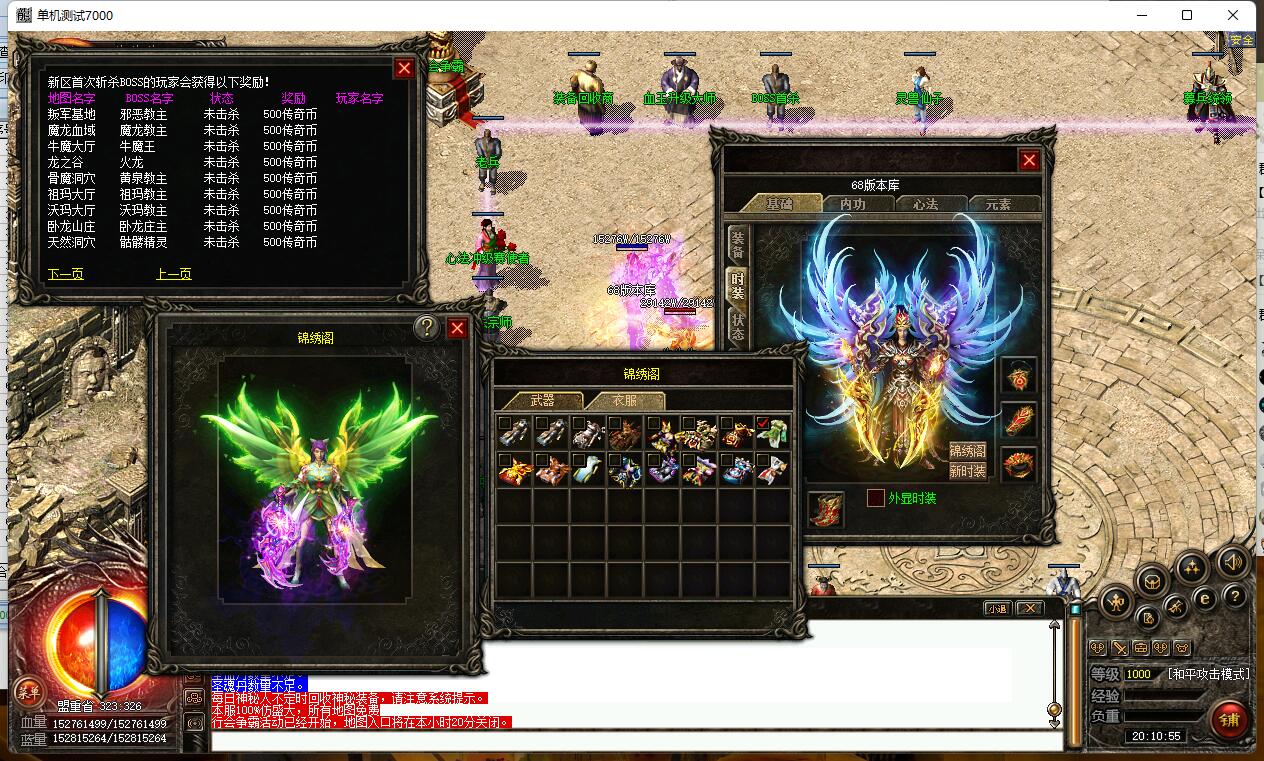
Task: Open the 内功 character tab
Action: click(852, 204)
